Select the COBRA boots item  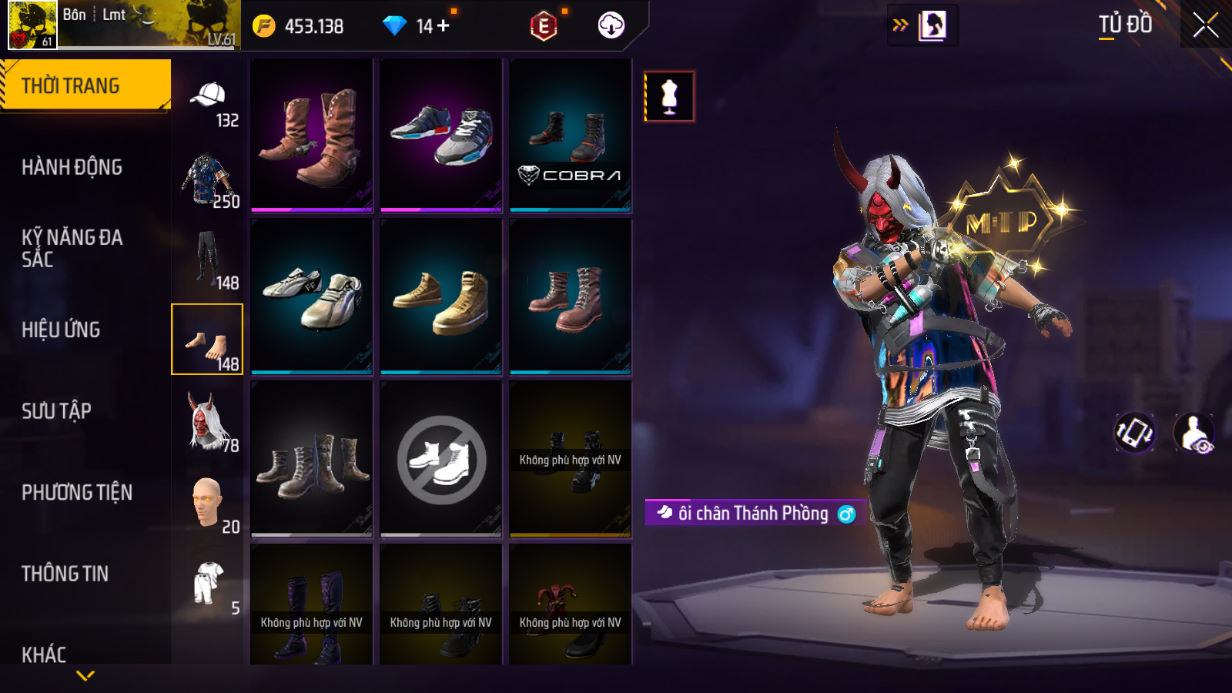570,135
